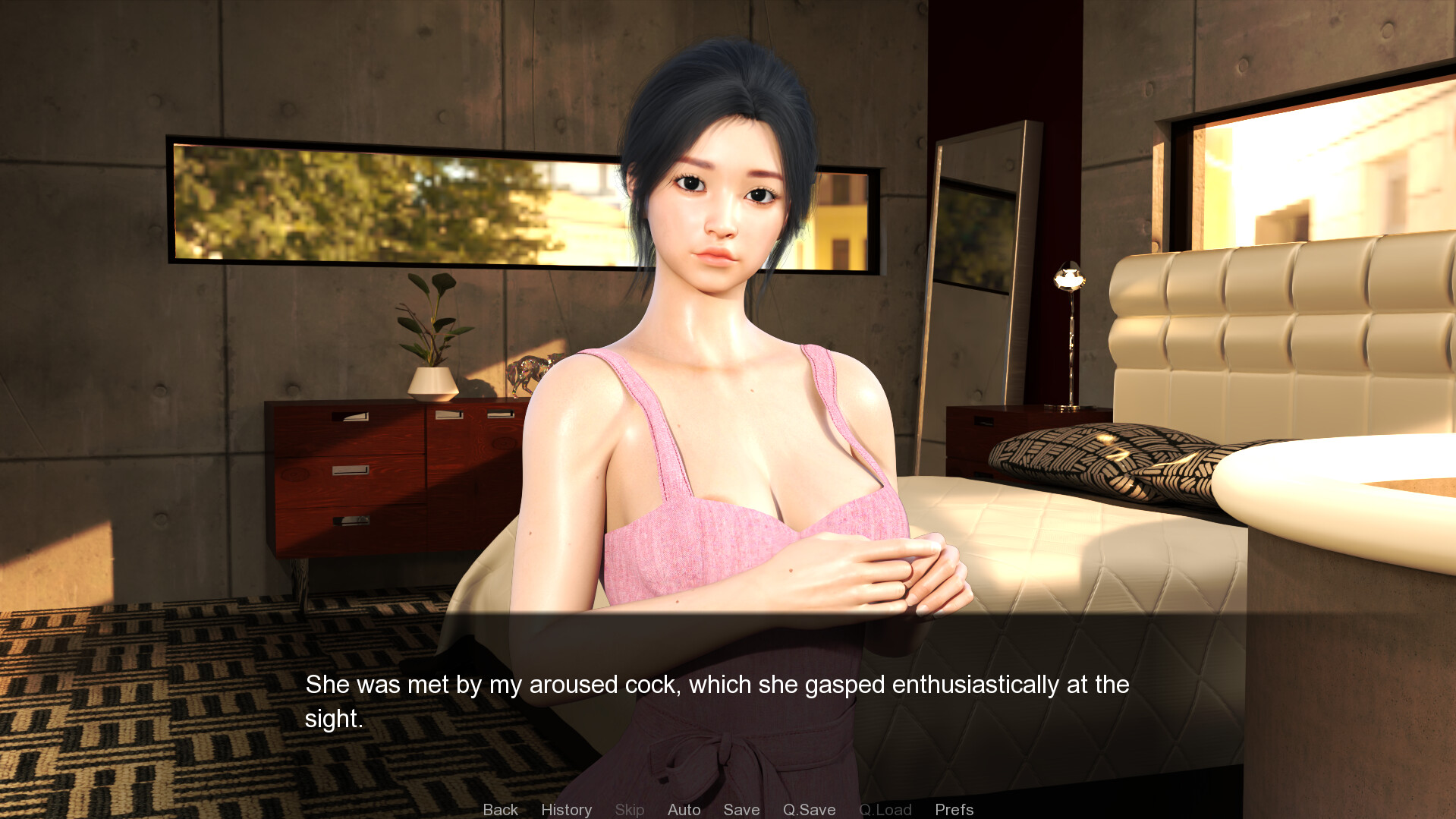Quick save with Q.Save
The height and width of the screenshot is (819, 1456).
(809, 809)
